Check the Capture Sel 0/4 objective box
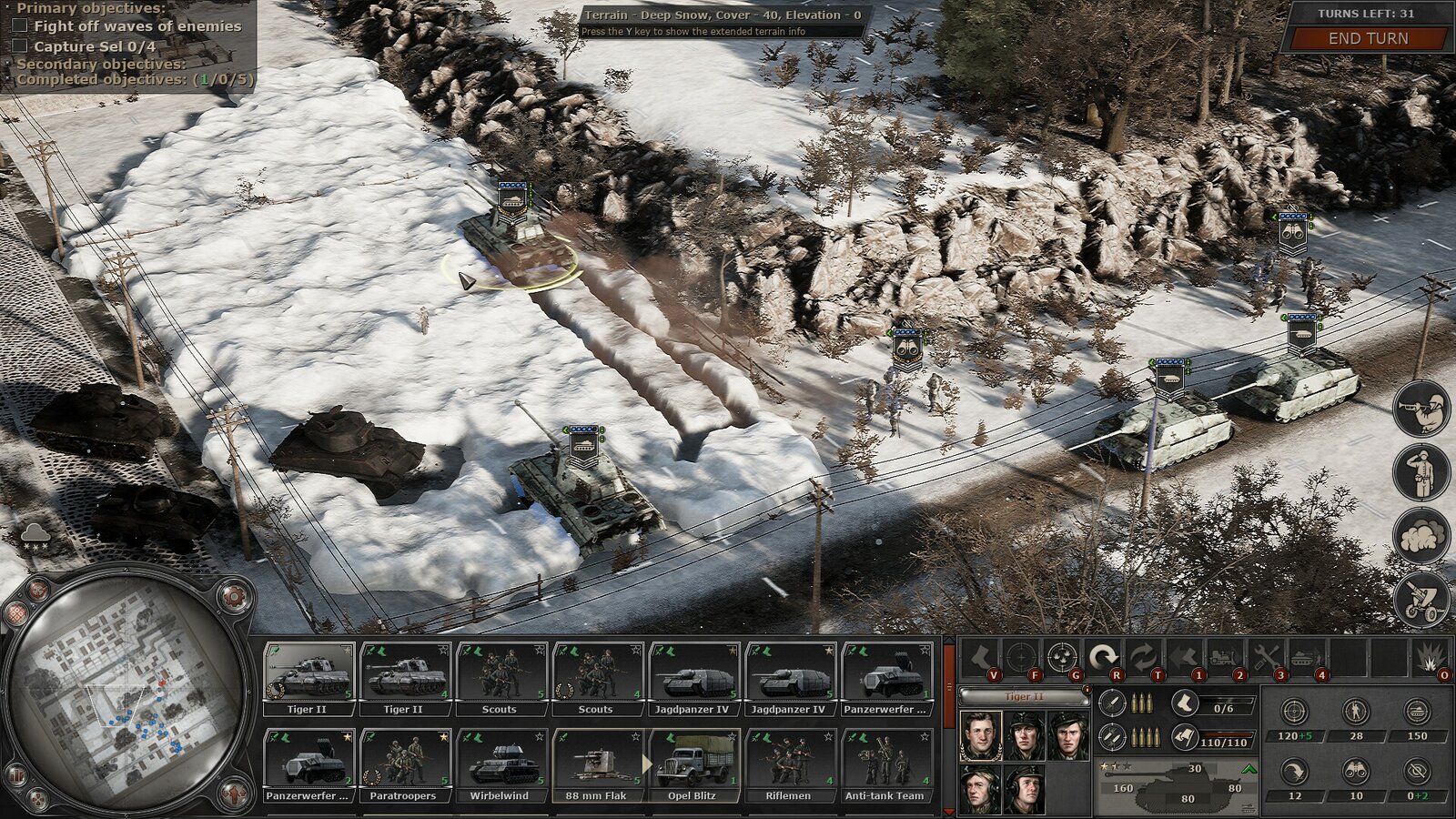The width and height of the screenshot is (1456, 819). 20,45
